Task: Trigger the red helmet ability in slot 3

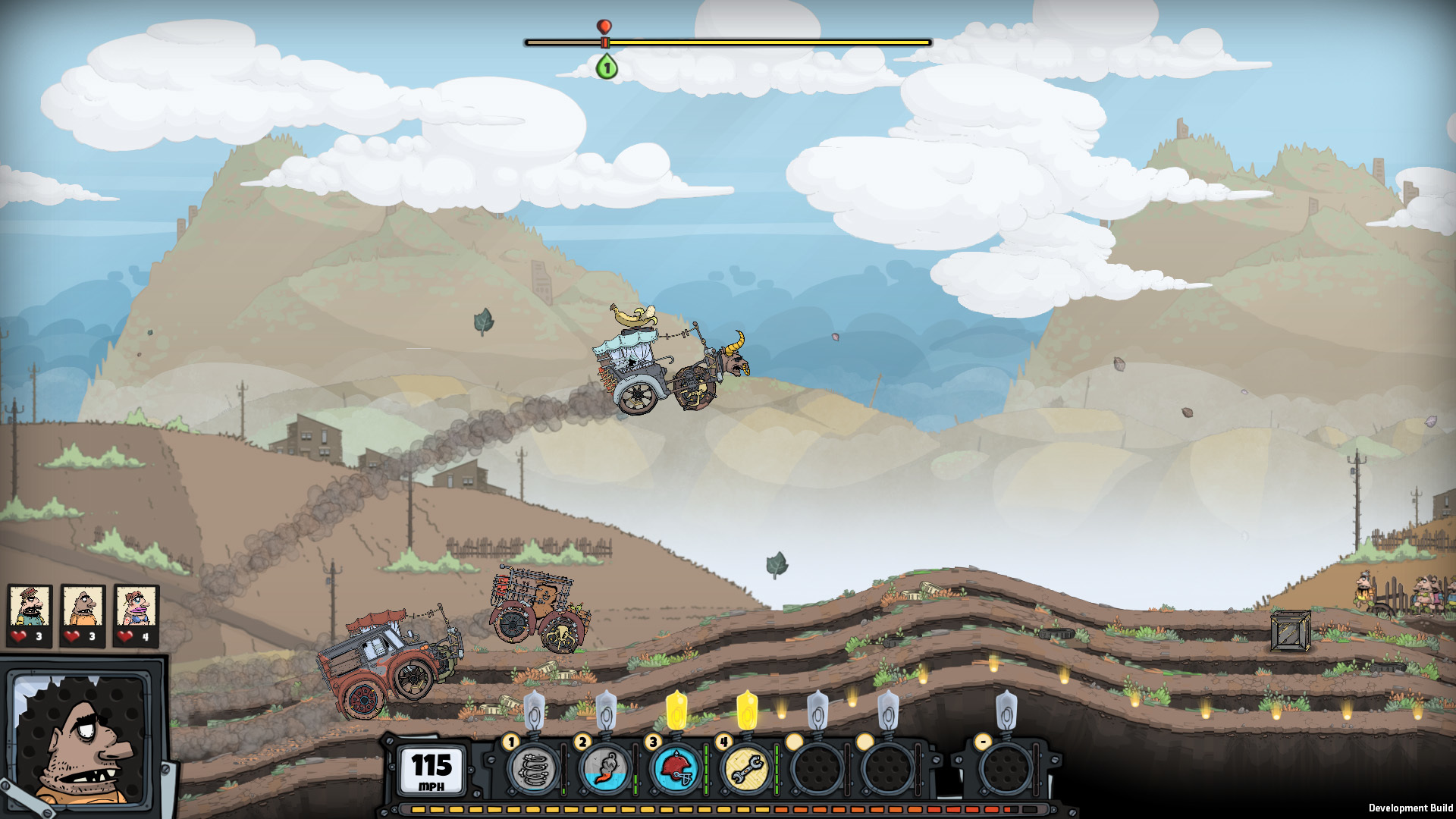Action: pos(676,769)
